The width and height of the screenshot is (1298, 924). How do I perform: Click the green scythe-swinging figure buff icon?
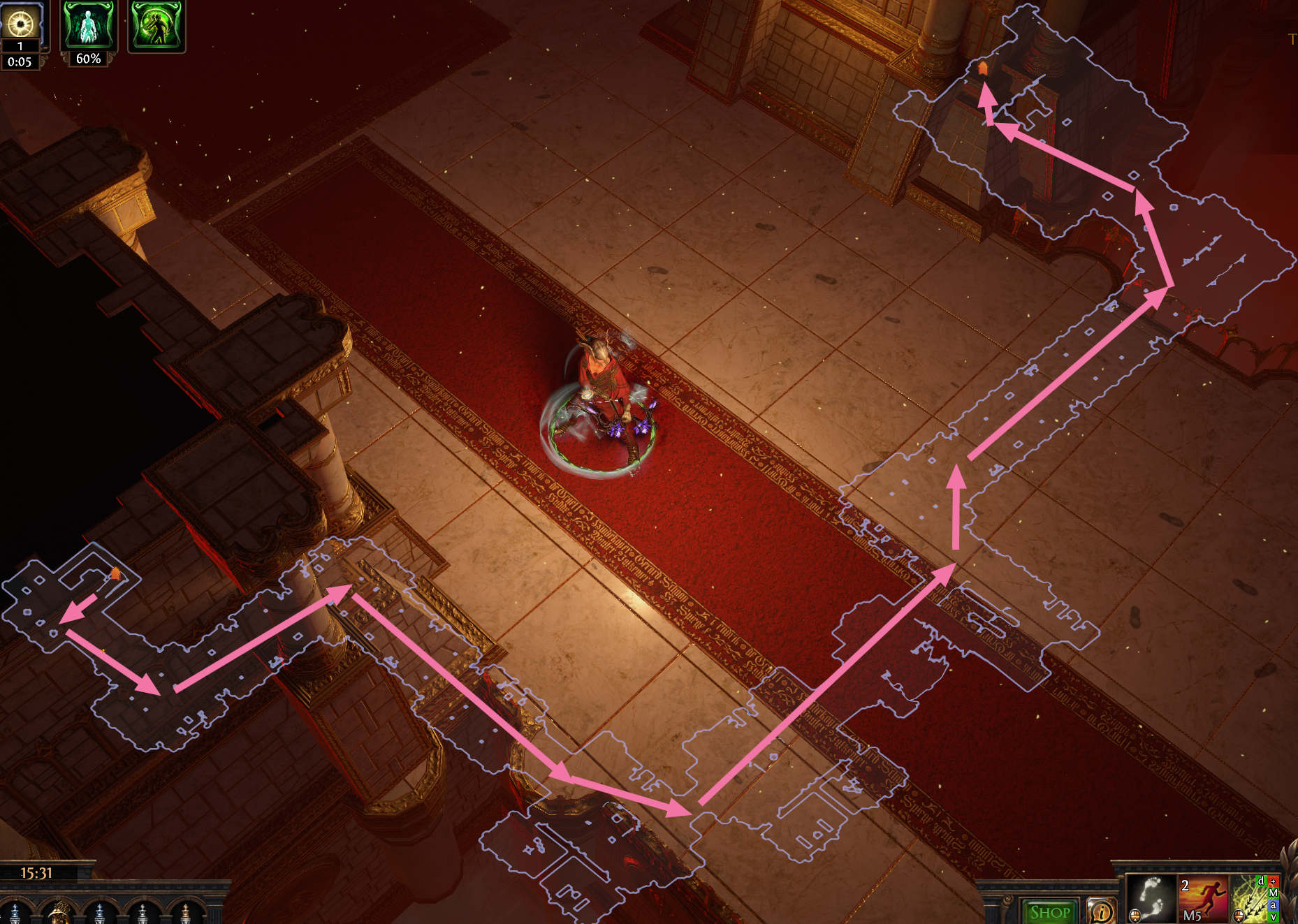click(156, 26)
